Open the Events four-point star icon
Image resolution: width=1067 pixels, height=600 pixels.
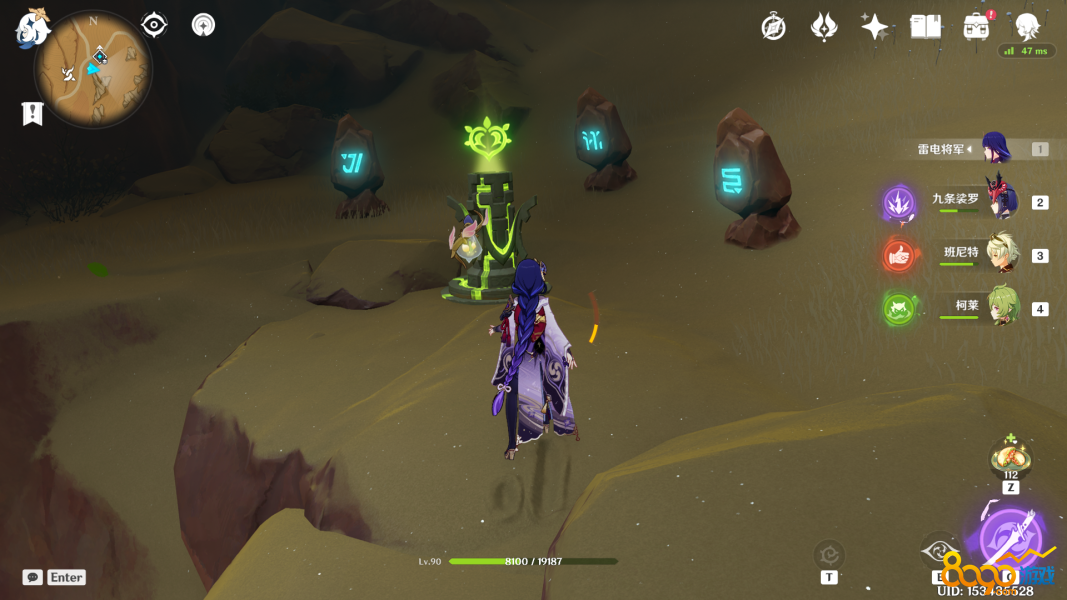(875, 27)
